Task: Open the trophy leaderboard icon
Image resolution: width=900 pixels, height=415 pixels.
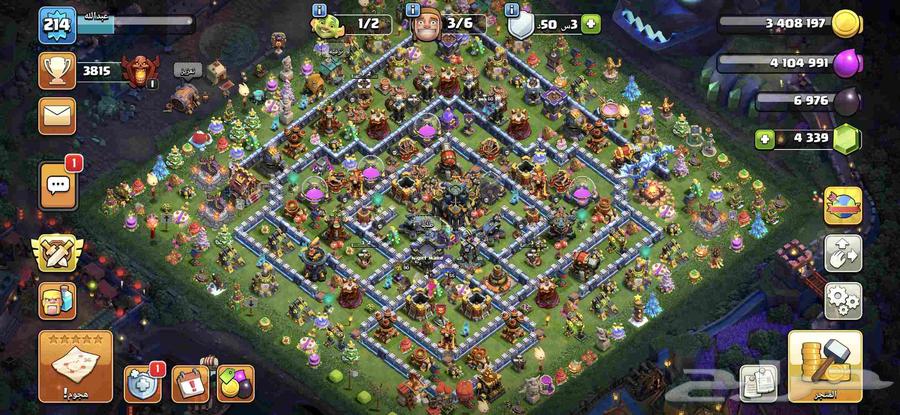Action: [x=57, y=70]
